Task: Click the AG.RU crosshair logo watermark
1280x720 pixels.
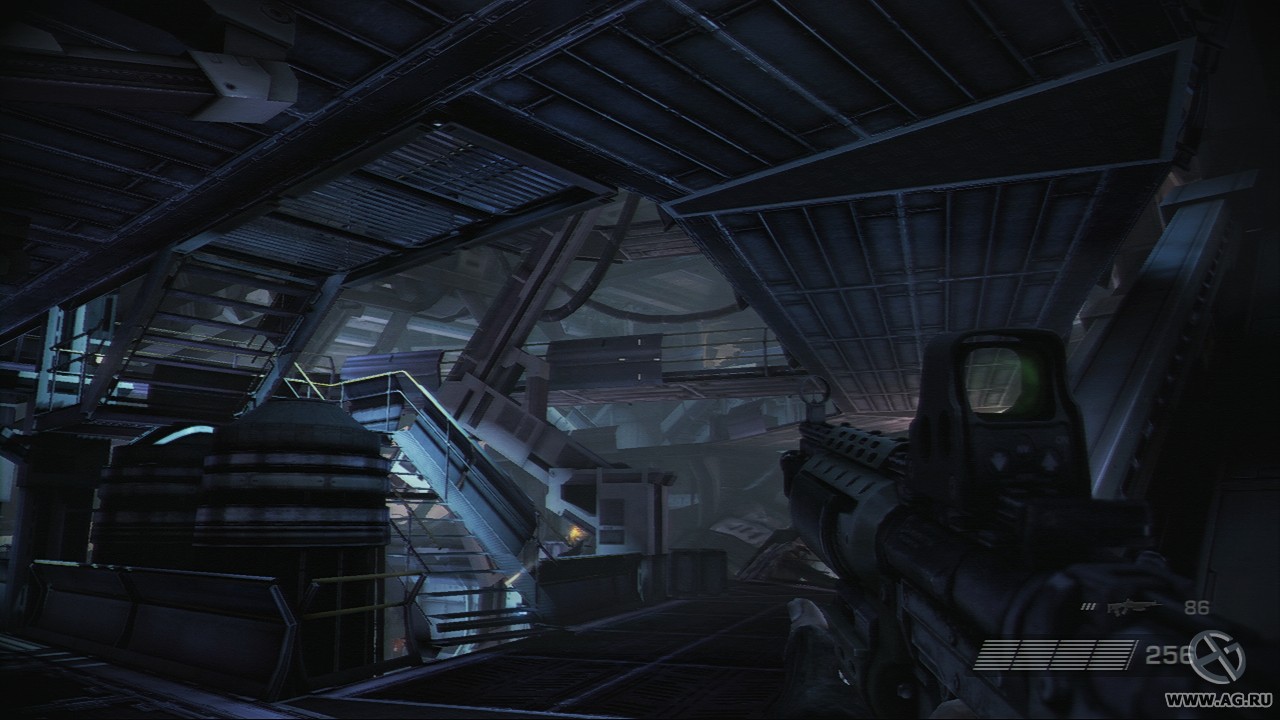Action: (1214, 653)
